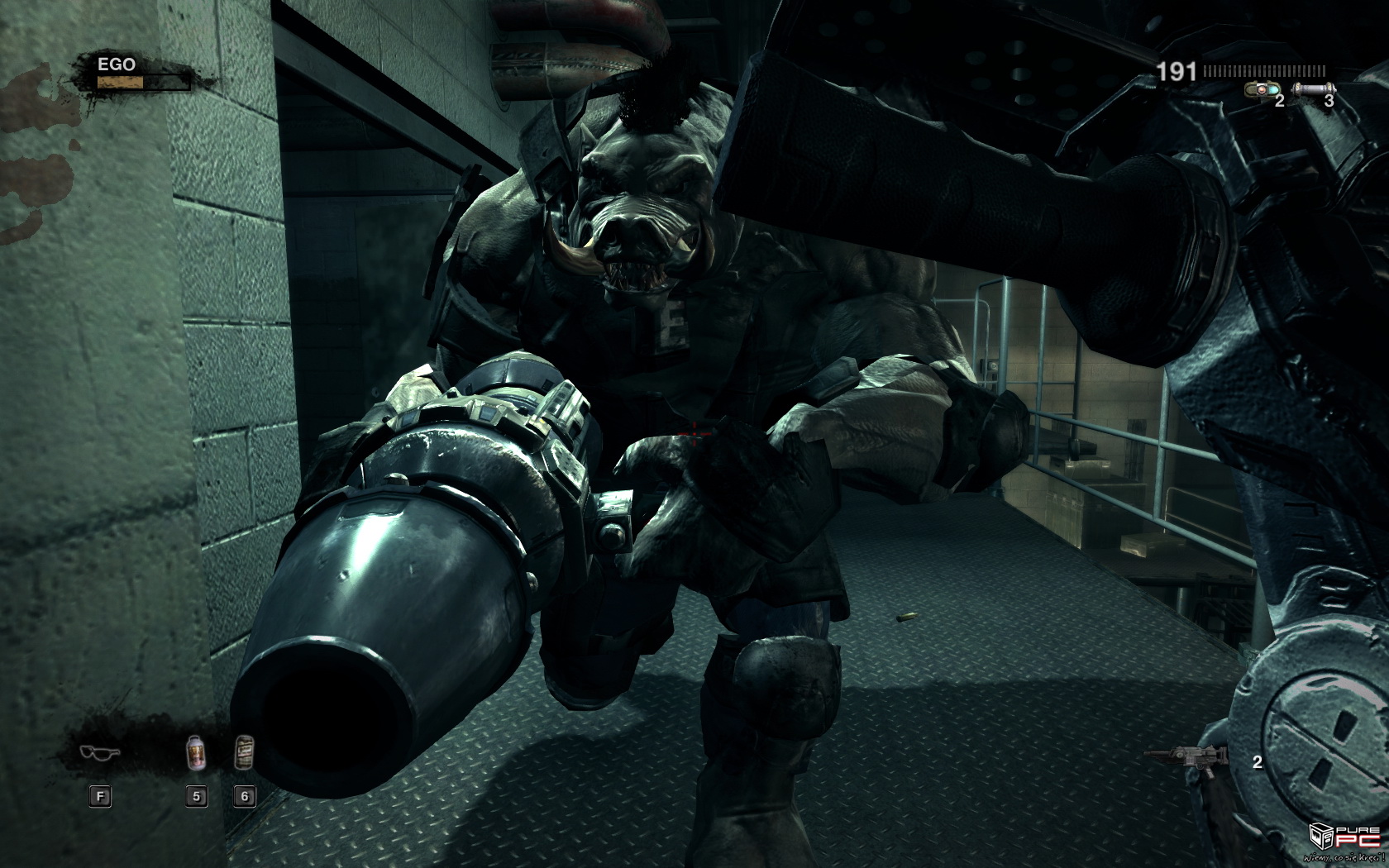
Task: Select the beer can item
Action: coord(244,751)
